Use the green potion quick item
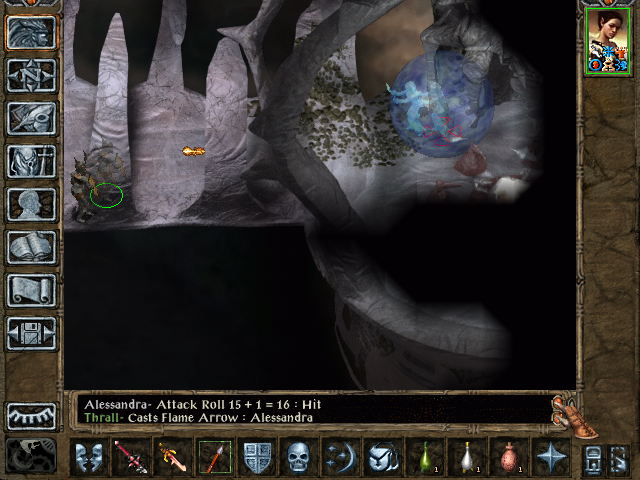The height and width of the screenshot is (480, 640). coord(425,457)
